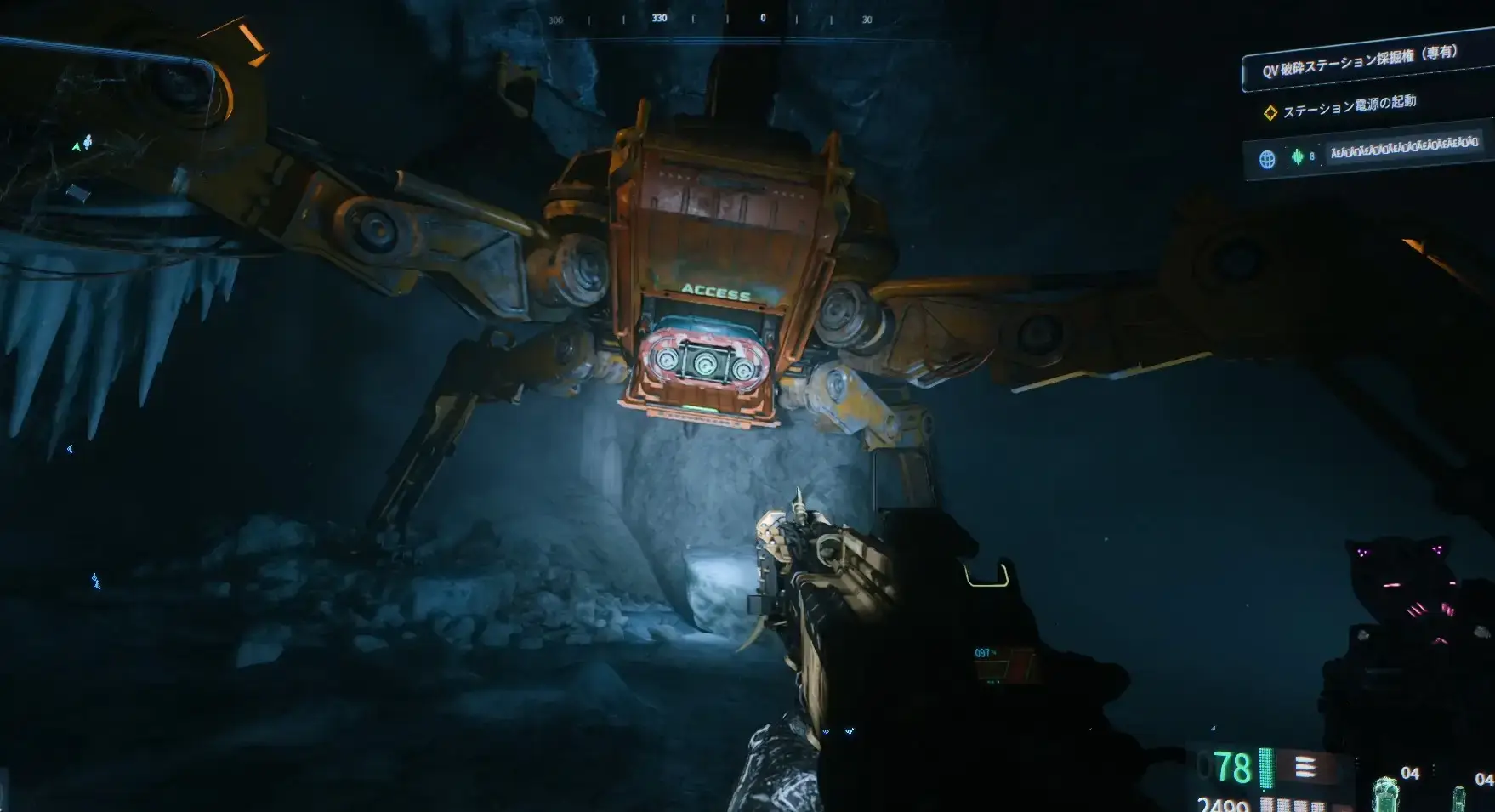The height and width of the screenshot is (812, 1495).
Task: Open the globe icon in squad panel
Action: 1267,159
